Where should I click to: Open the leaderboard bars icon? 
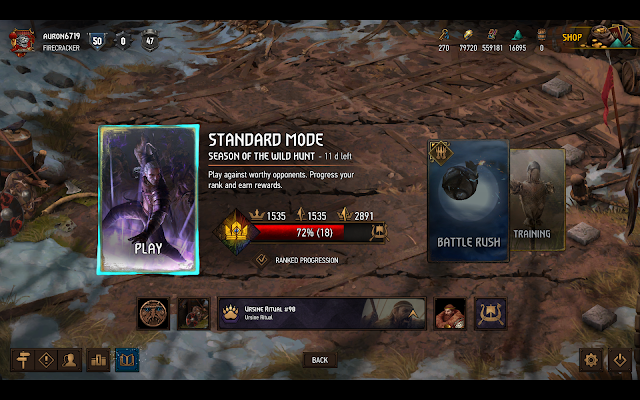click(98, 360)
